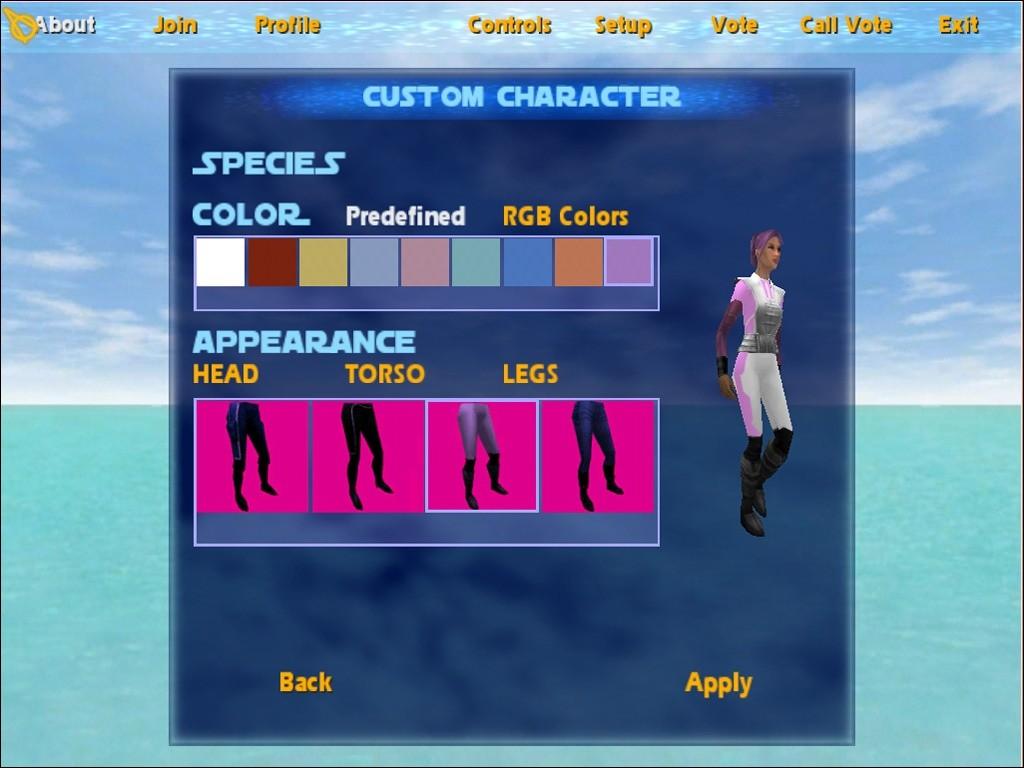Switch to Predefined colors
Screen dimensions: 1024x768
click(405, 216)
